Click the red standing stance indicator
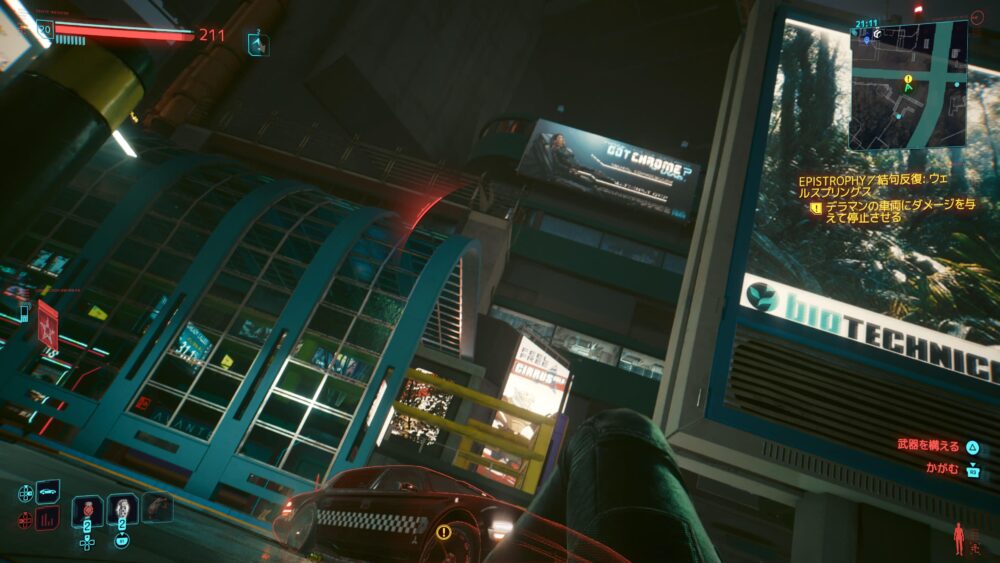The width and height of the screenshot is (1000, 563). click(959, 537)
